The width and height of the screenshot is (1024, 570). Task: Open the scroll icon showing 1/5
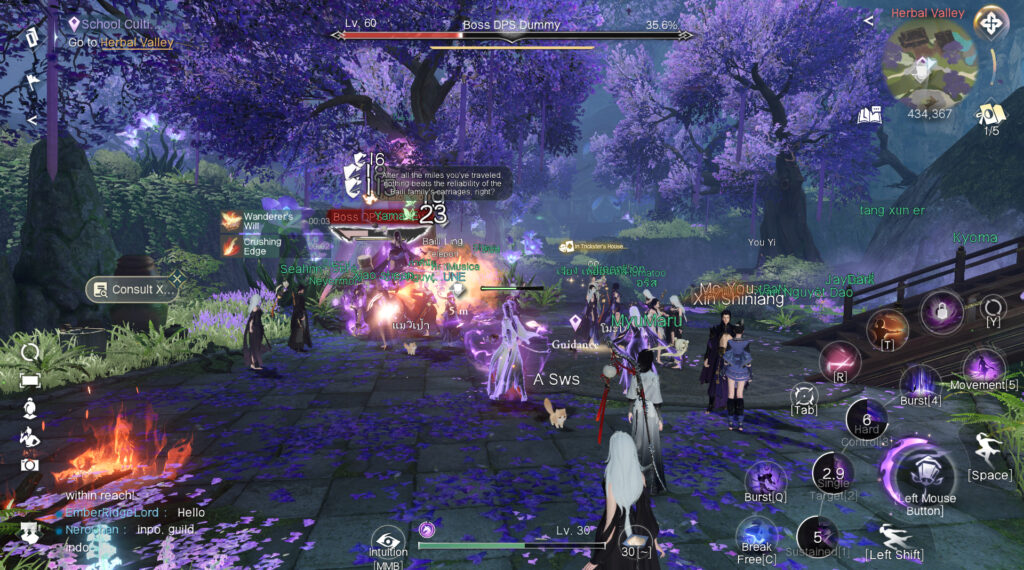tap(990, 113)
